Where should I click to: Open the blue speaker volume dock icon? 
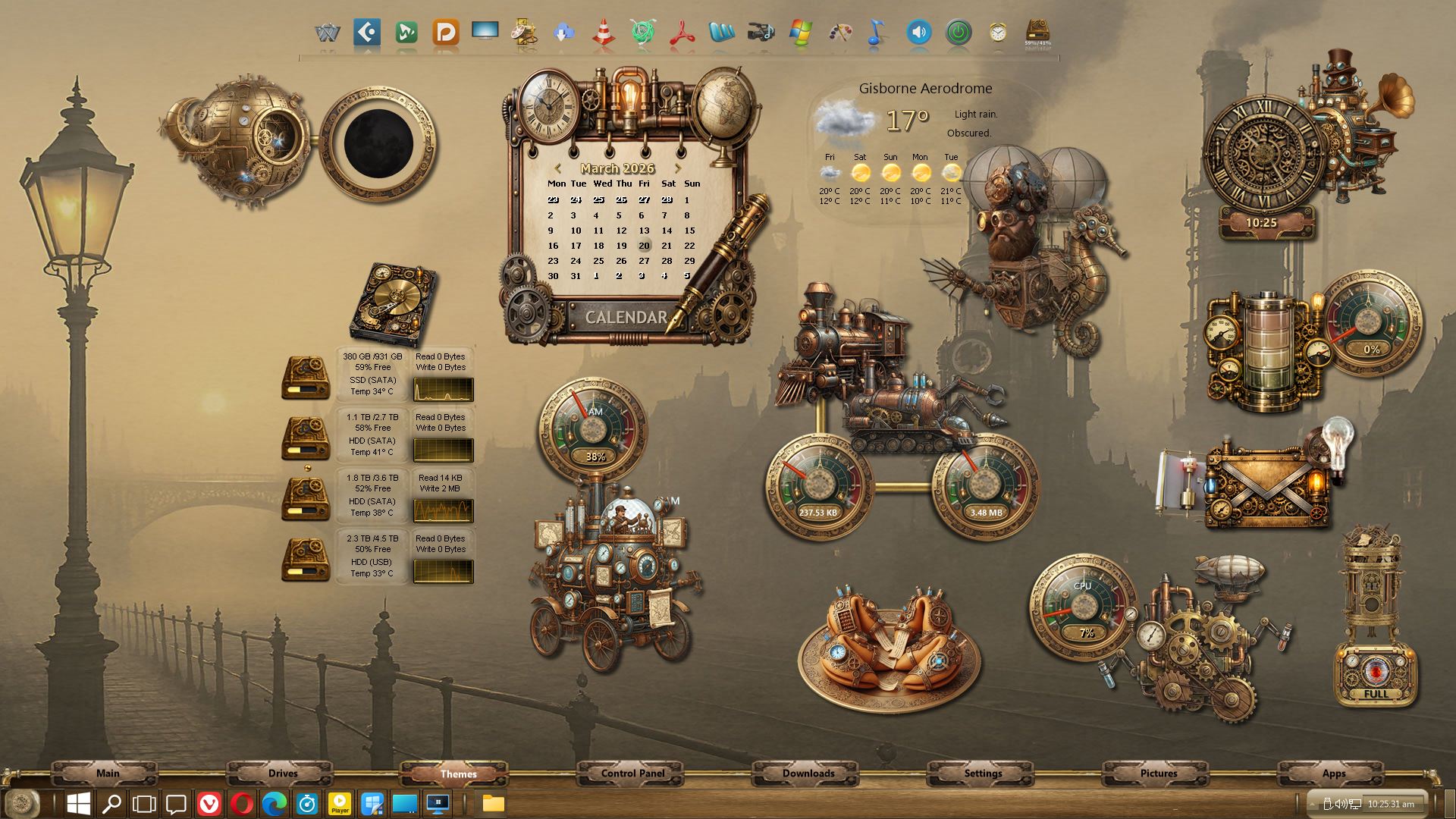918,33
